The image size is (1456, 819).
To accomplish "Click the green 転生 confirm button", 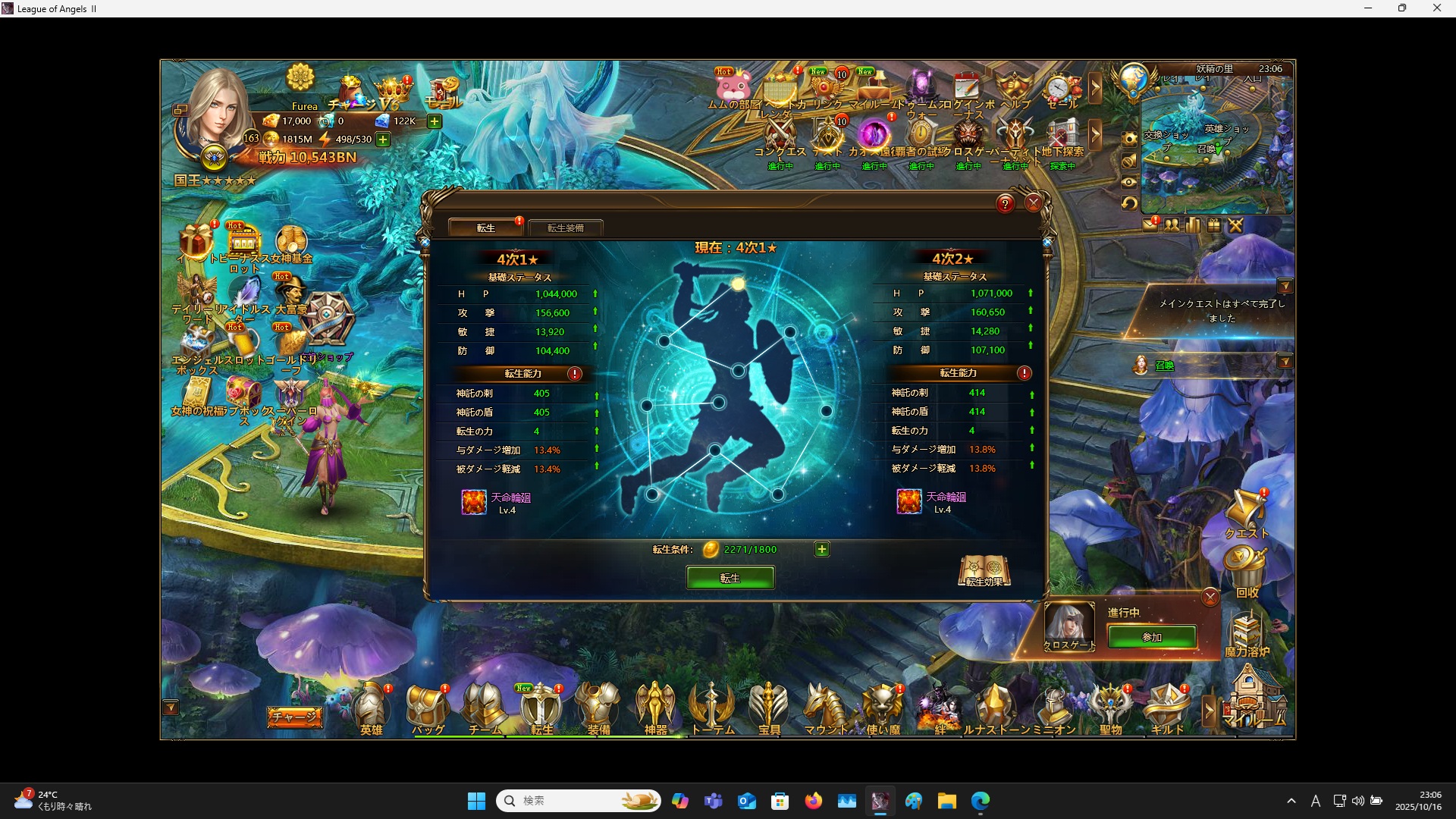I will 730,578.
